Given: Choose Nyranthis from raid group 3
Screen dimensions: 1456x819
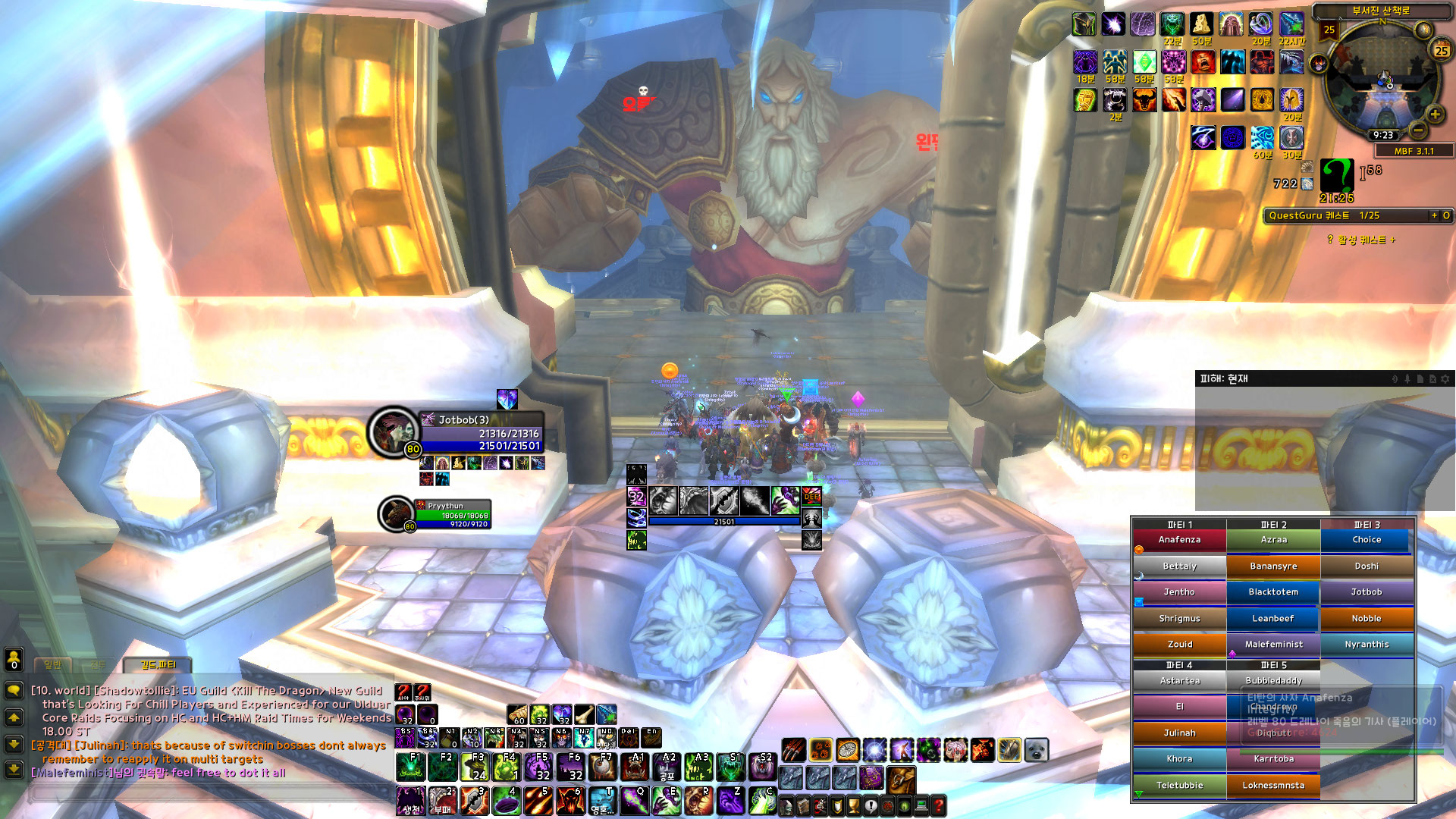Looking at the screenshot, I should coord(1367,645).
